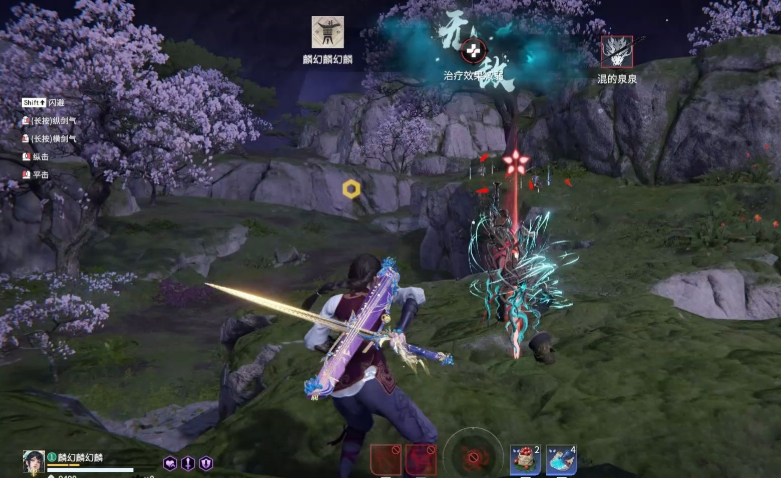Use the blue crystal consumable item

click(560, 460)
